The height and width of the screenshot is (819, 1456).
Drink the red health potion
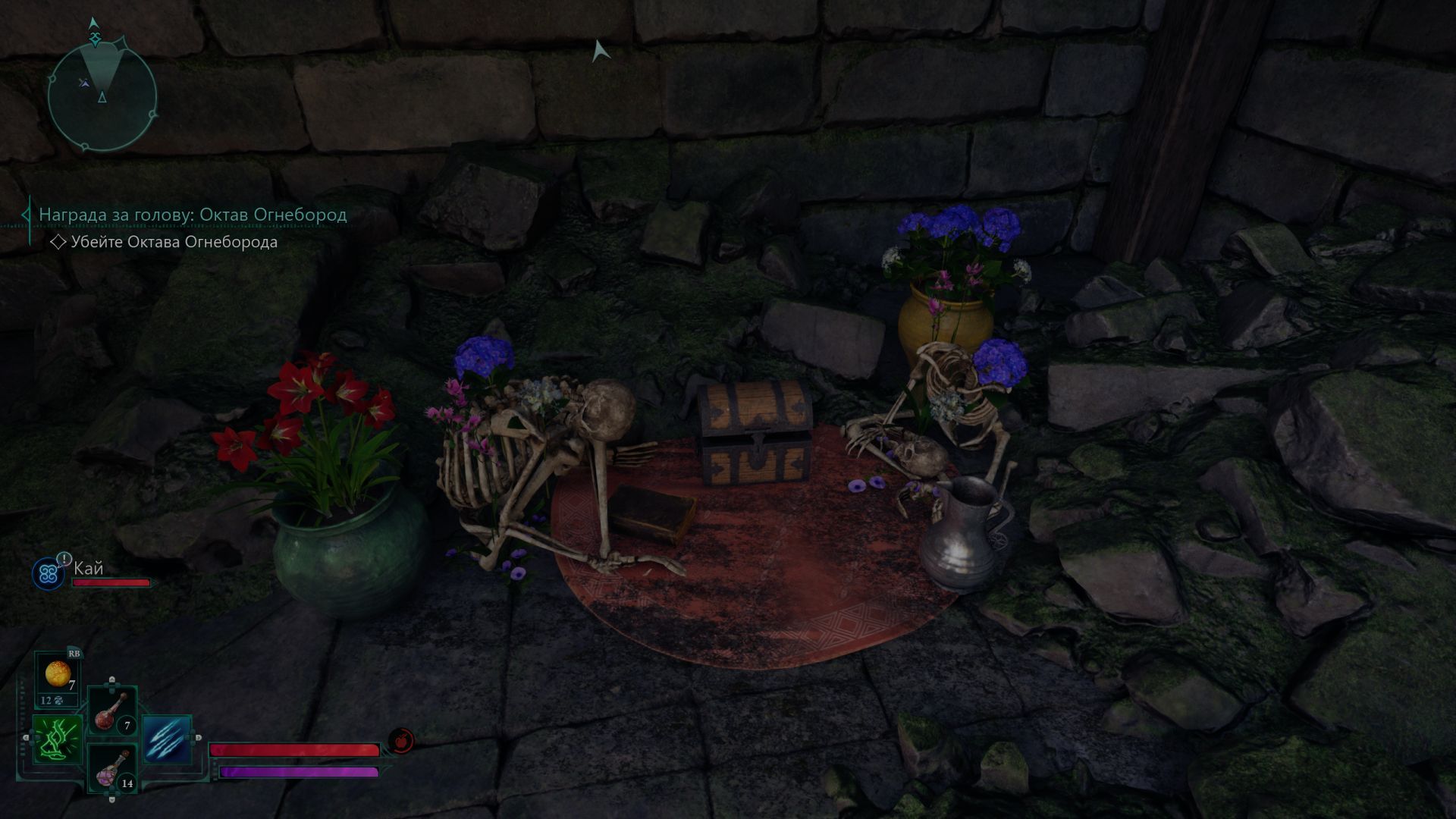[112, 711]
